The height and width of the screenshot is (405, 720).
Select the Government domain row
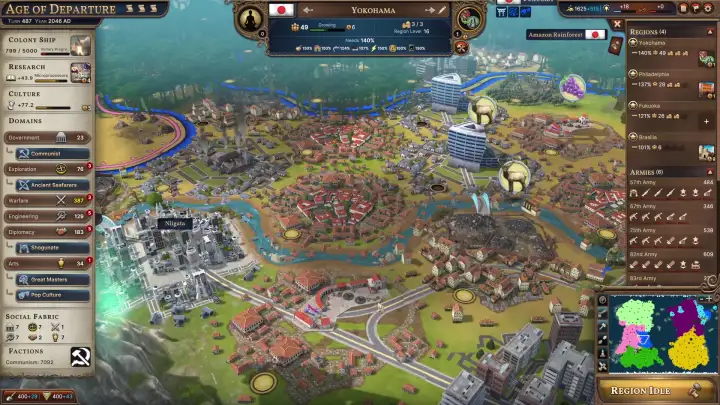click(x=47, y=138)
